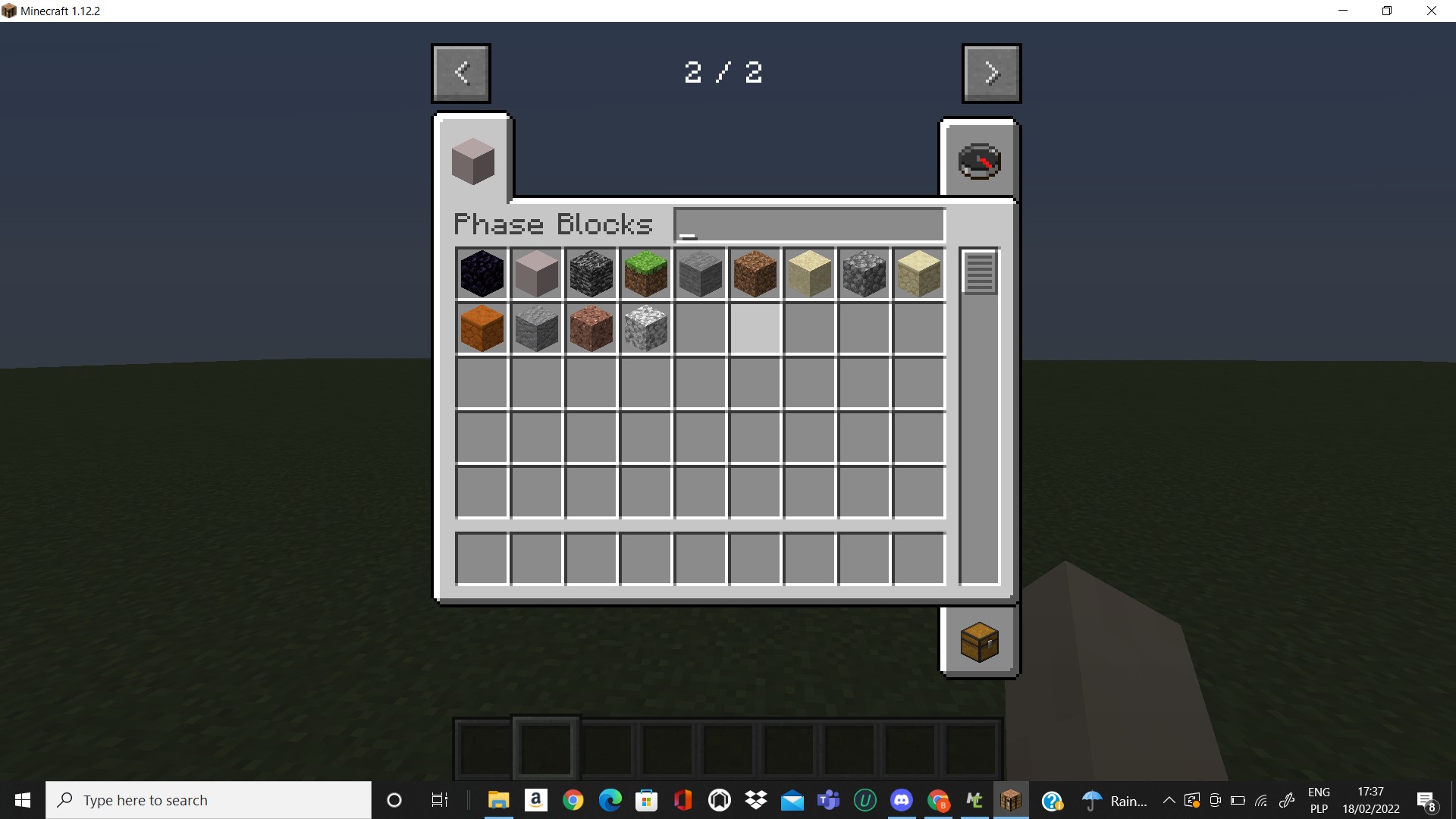
Task: Grab the dirt block from the inventory
Action: pos(755,274)
